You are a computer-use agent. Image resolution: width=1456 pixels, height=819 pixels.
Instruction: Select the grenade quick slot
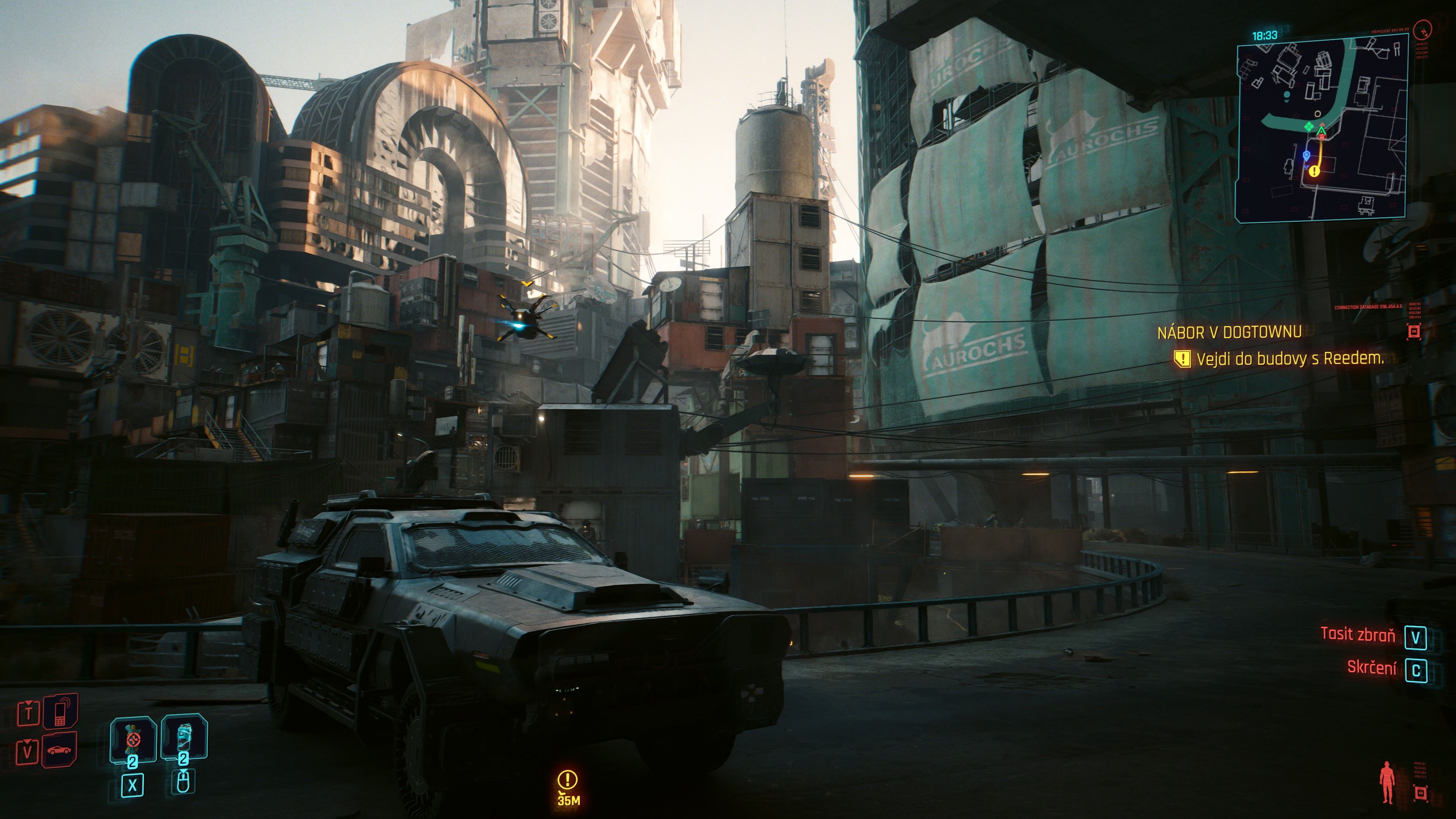click(x=133, y=739)
